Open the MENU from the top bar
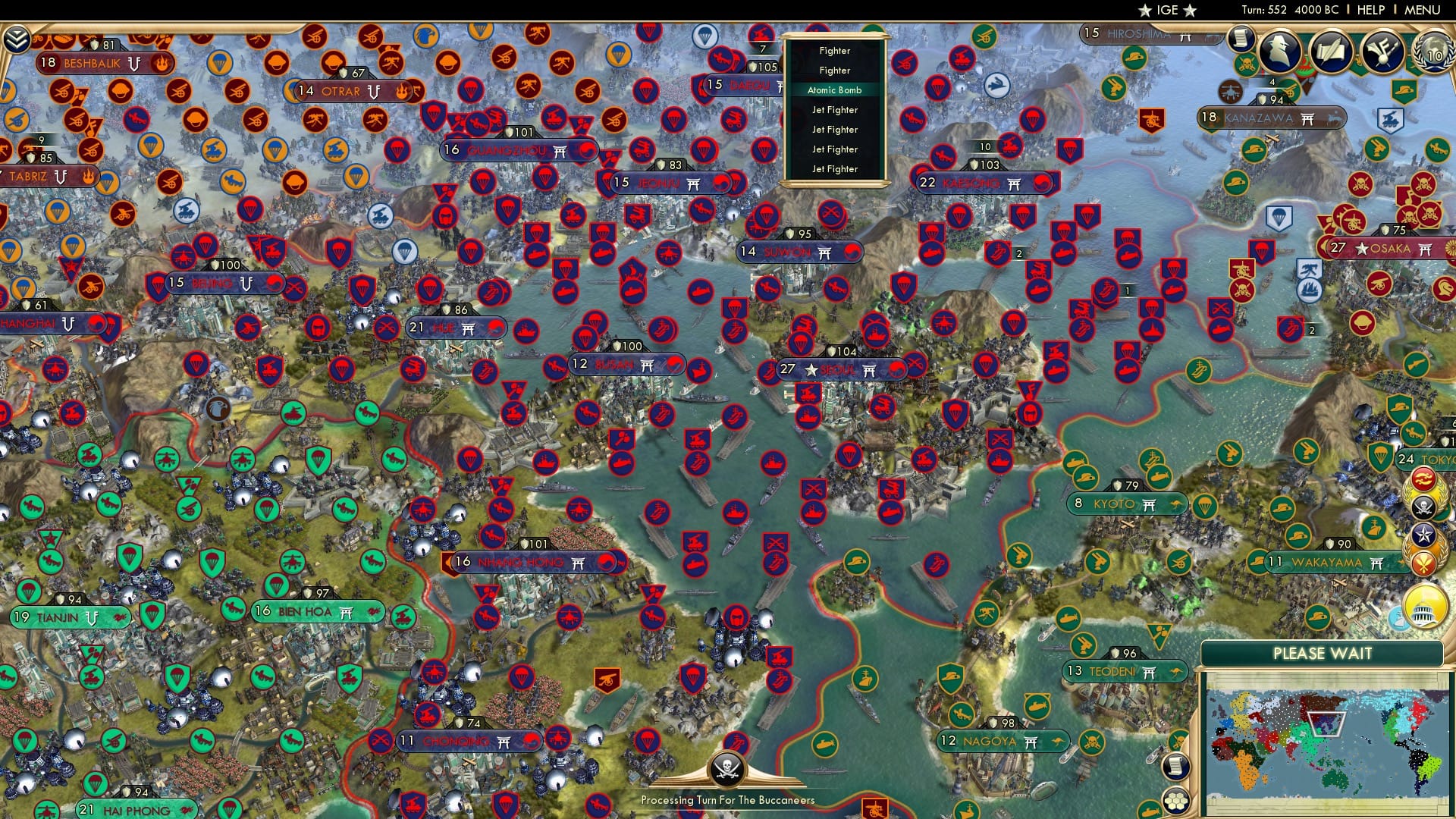This screenshot has width=1456, height=819. point(1421,9)
